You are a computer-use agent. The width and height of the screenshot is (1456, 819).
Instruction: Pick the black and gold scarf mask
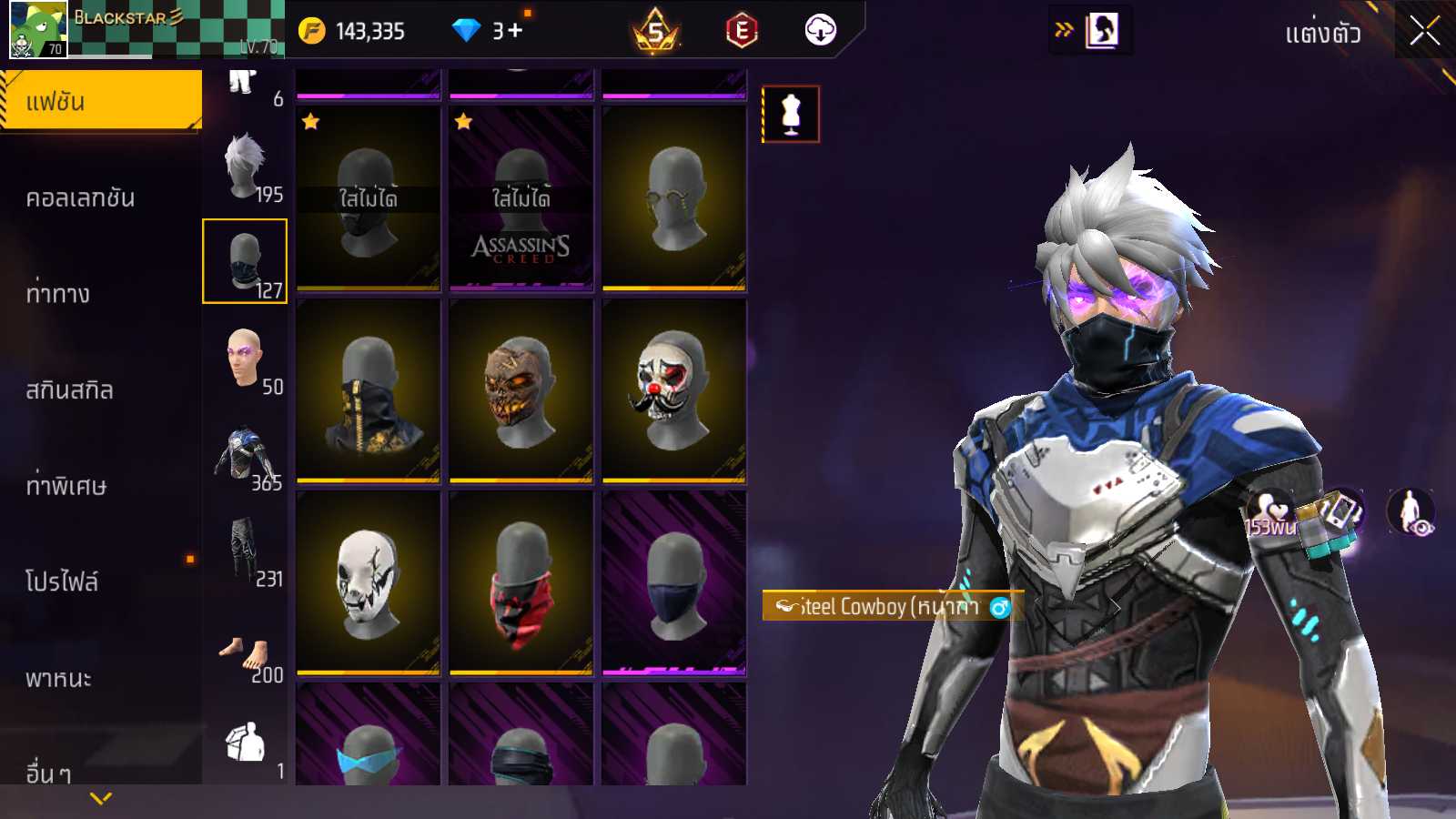click(x=369, y=391)
